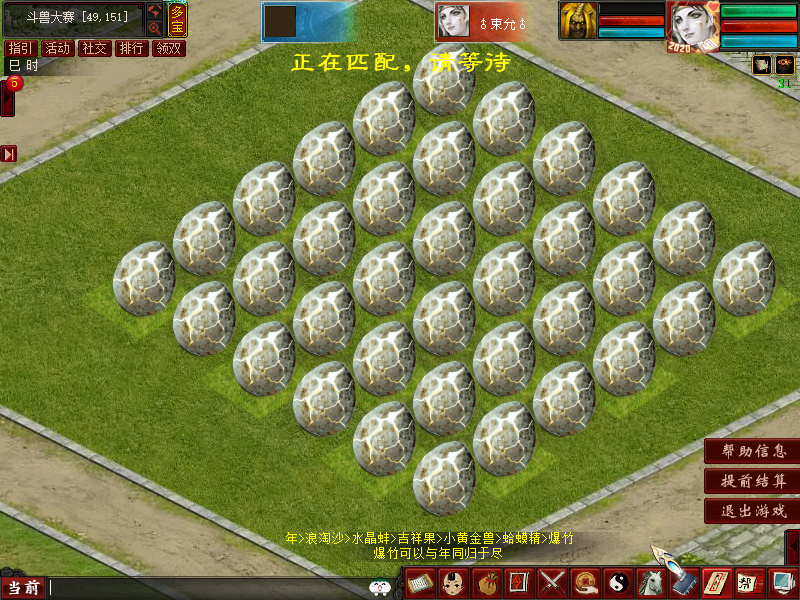The height and width of the screenshot is (600, 800).
Task: Click the magnifier search icon
Action: click(155, 29)
